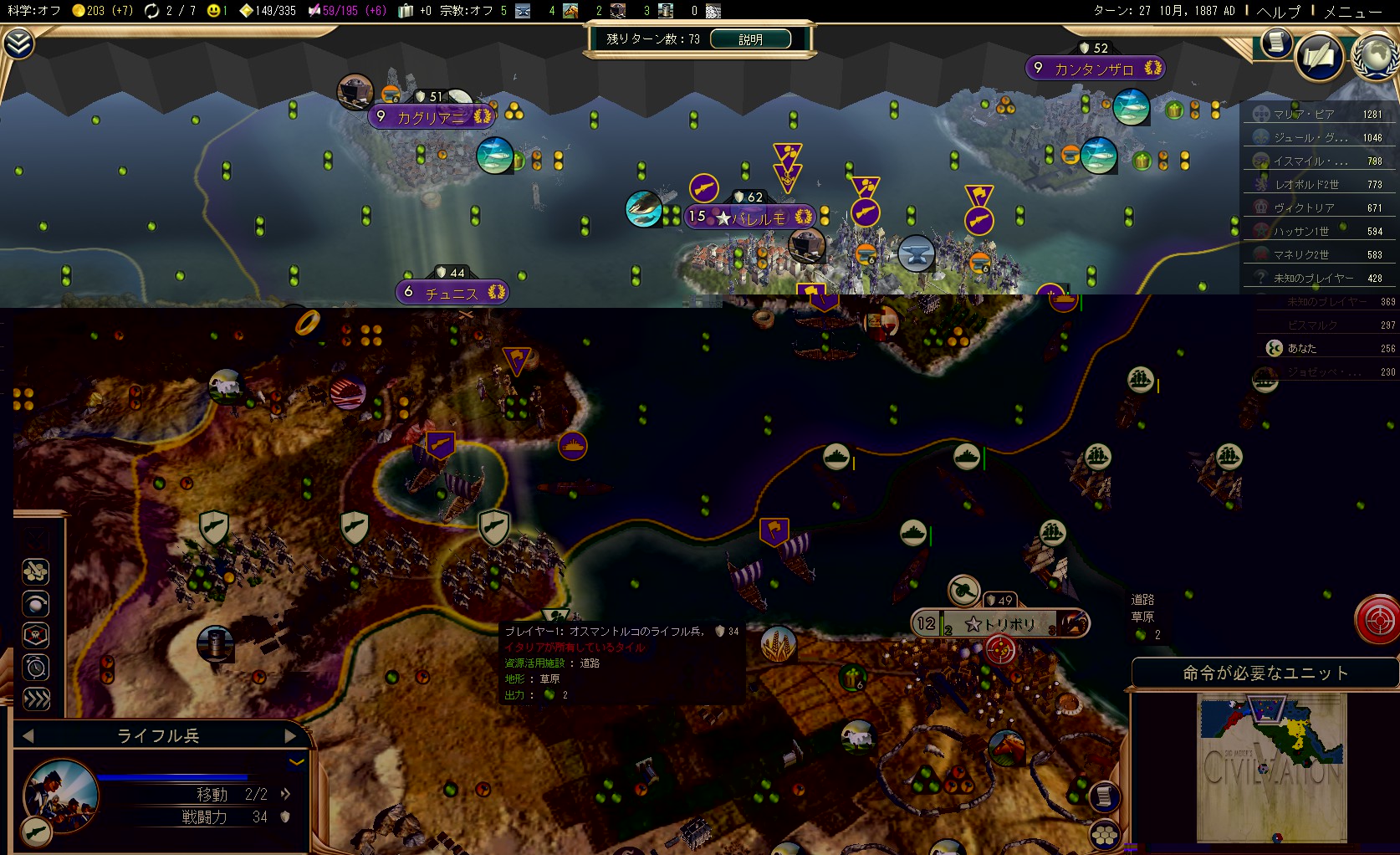Click the 命令が必要なユニット next-unit button
The image size is (1400, 855).
[x=1265, y=673]
